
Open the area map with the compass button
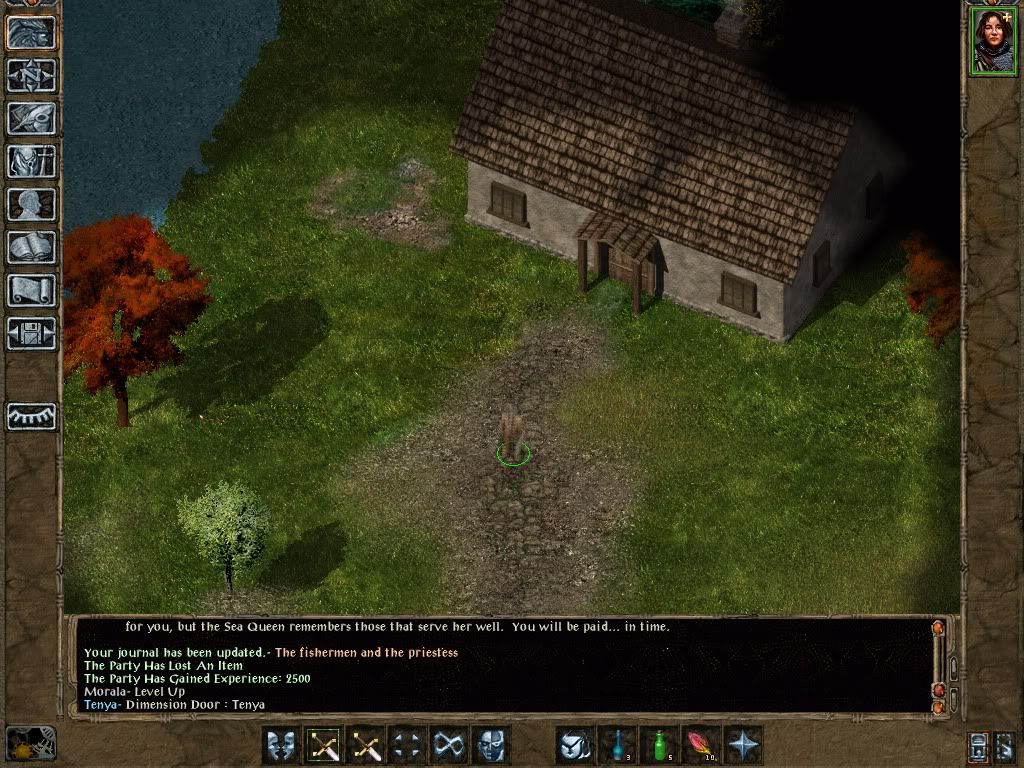click(x=31, y=75)
